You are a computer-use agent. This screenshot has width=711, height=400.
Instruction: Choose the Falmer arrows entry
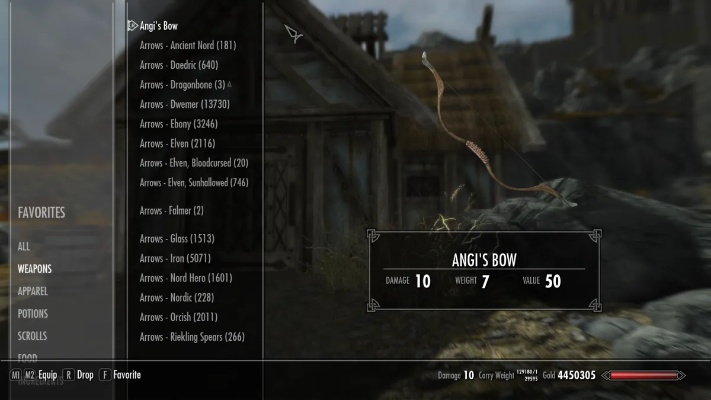(172, 210)
